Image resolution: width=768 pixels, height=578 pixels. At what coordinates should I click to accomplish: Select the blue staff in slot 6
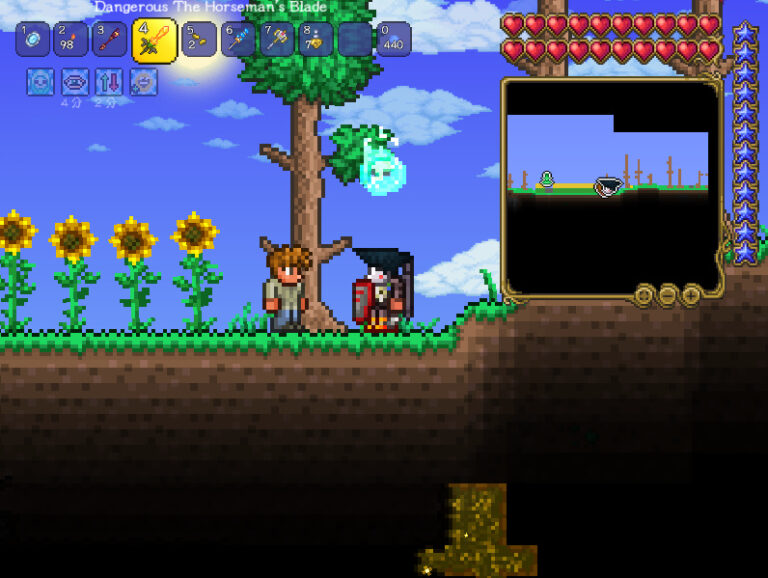click(x=238, y=39)
